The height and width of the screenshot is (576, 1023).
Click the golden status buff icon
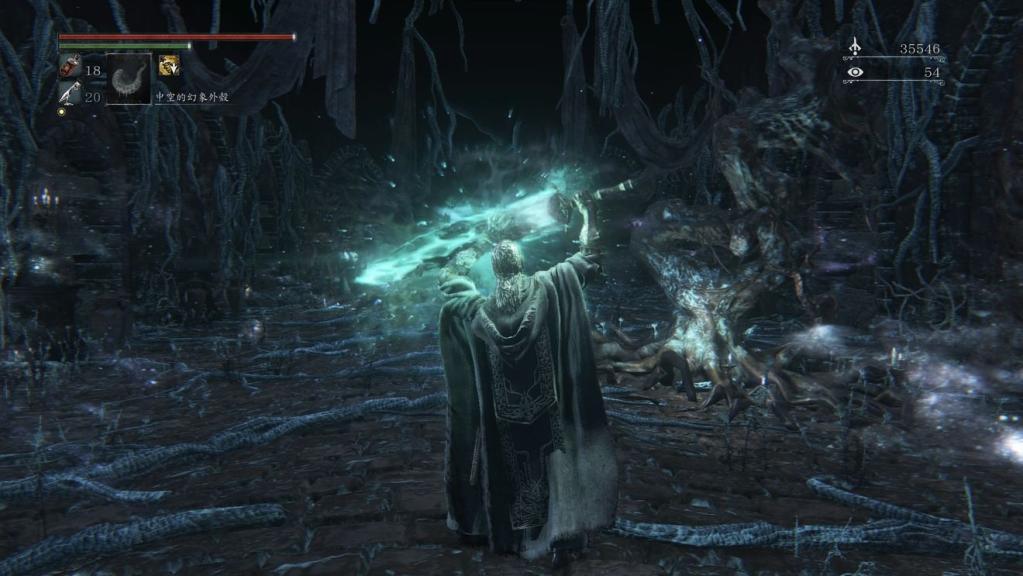click(x=168, y=66)
